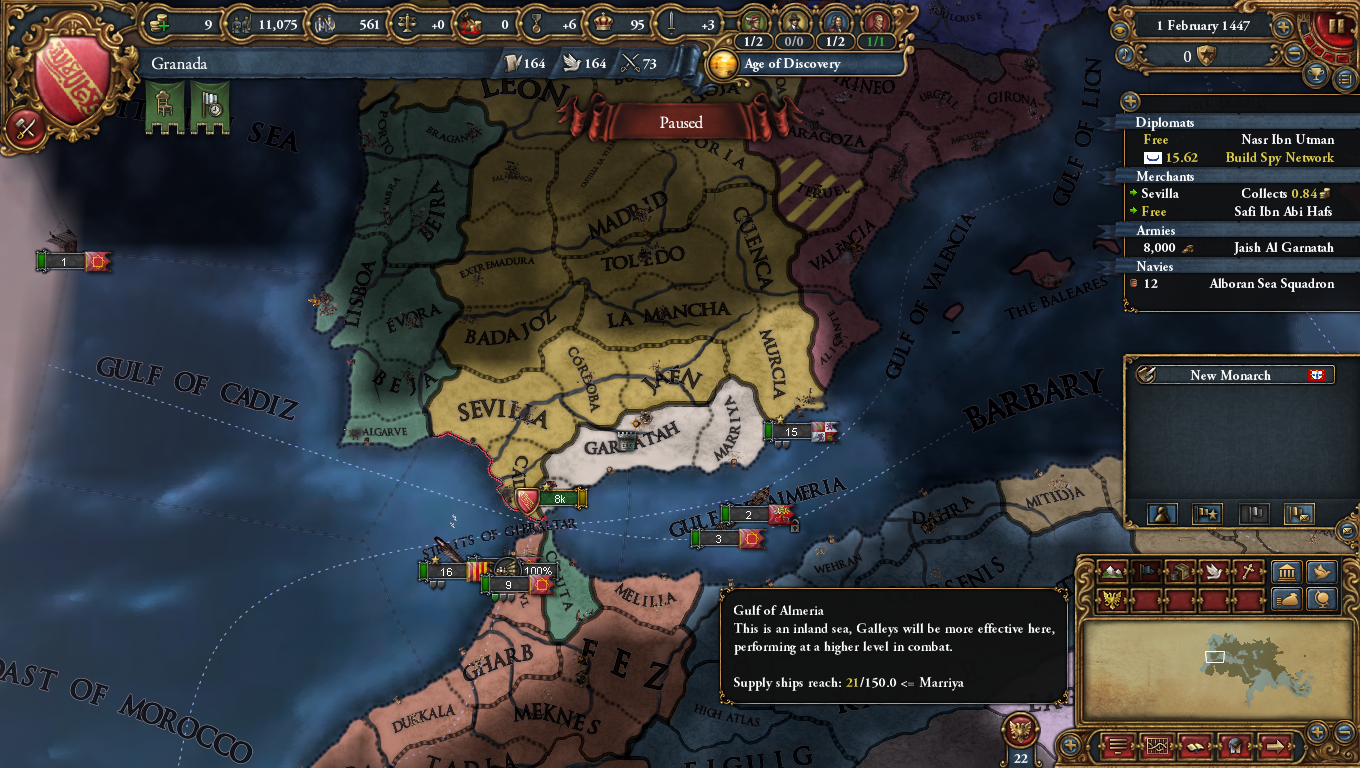Open the ledger graph icon near the minimap

pos(1157,748)
